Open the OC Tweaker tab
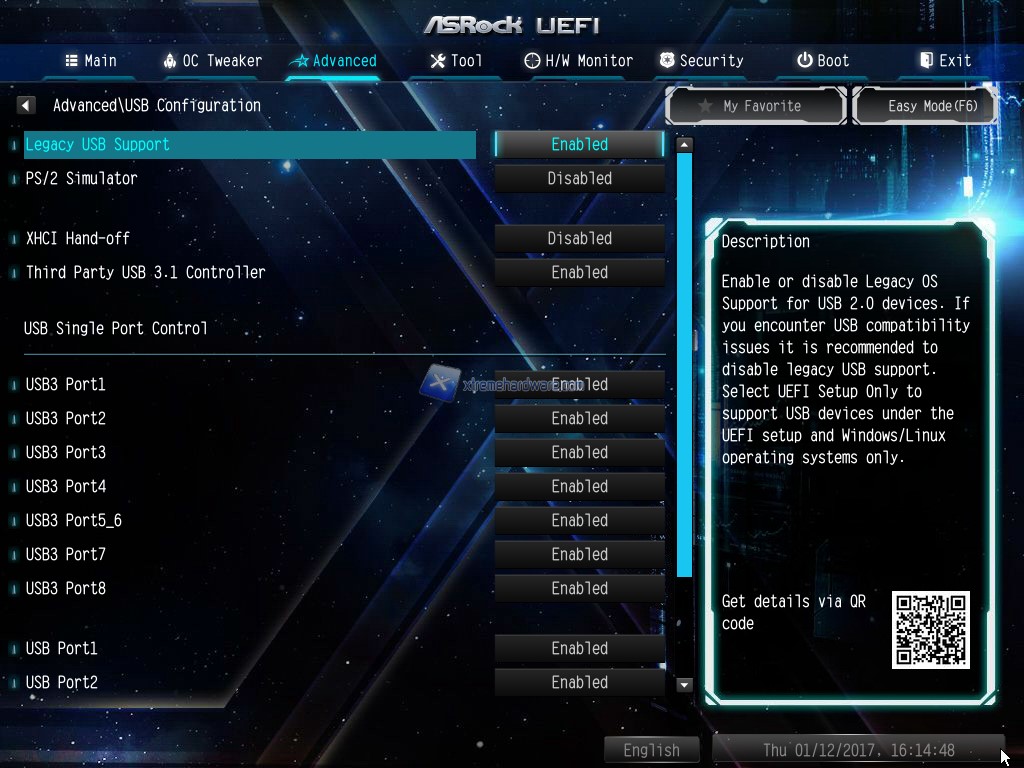This screenshot has width=1024, height=768. coord(212,61)
